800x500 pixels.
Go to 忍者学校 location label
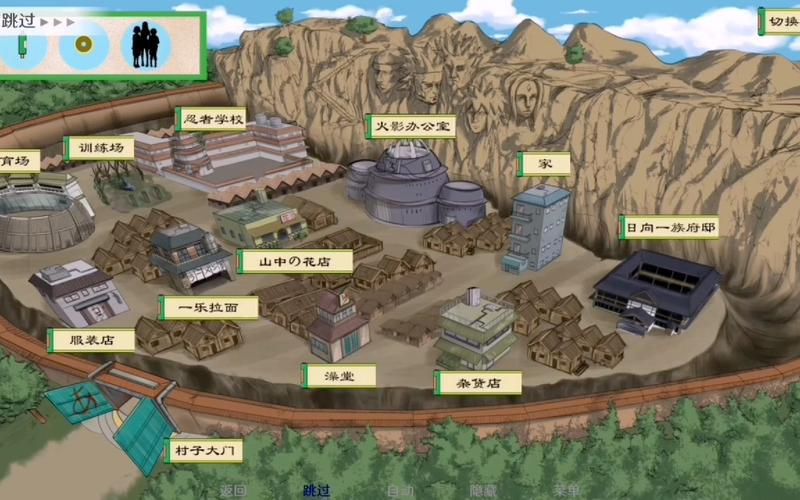point(210,120)
